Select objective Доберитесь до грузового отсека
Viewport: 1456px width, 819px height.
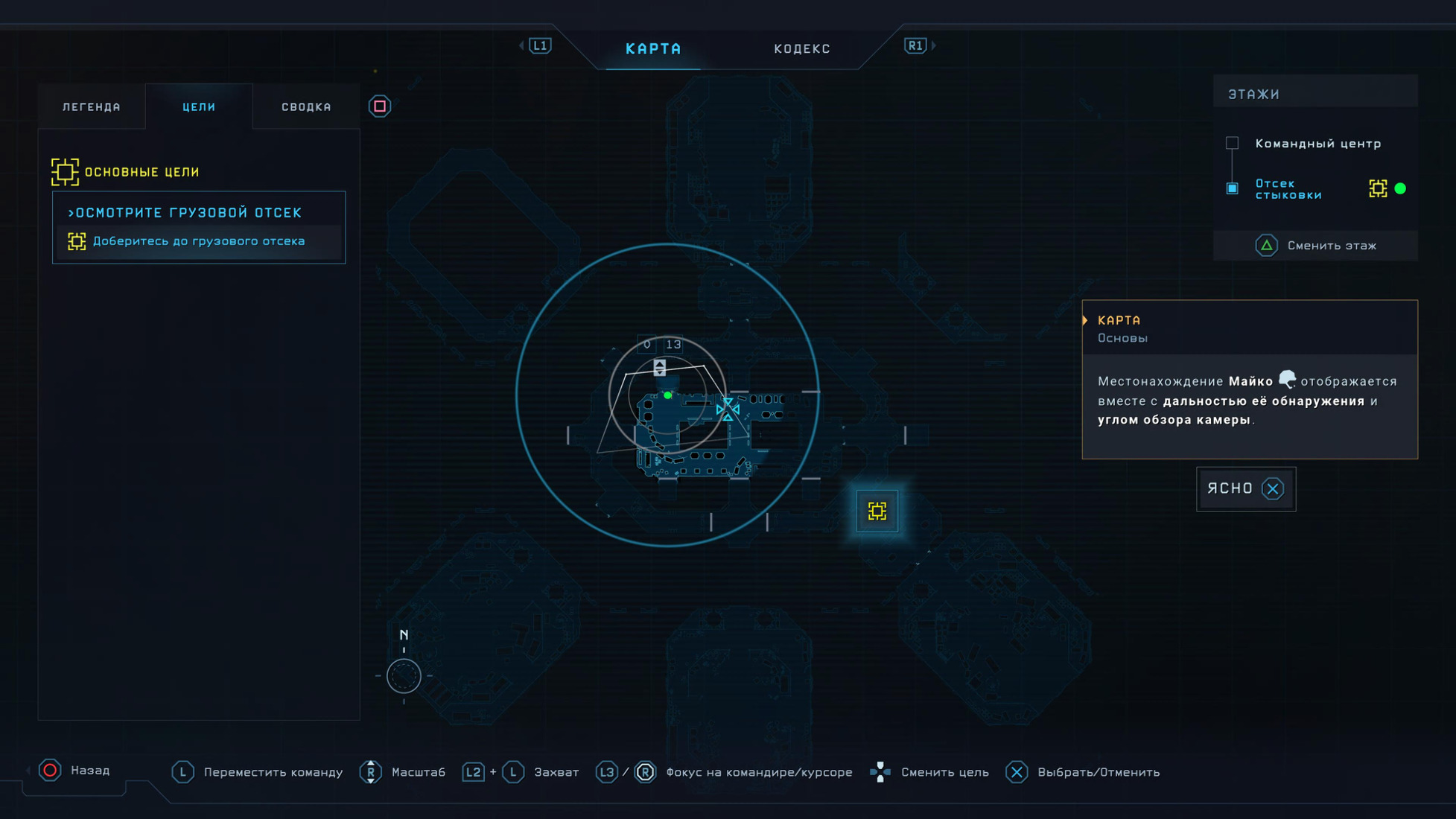pyautogui.click(x=198, y=241)
